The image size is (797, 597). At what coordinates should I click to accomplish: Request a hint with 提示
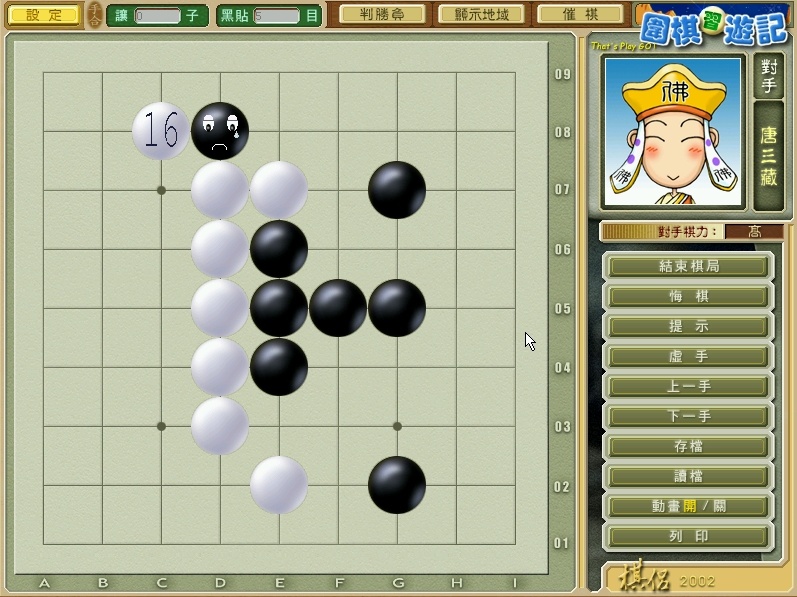pos(689,326)
